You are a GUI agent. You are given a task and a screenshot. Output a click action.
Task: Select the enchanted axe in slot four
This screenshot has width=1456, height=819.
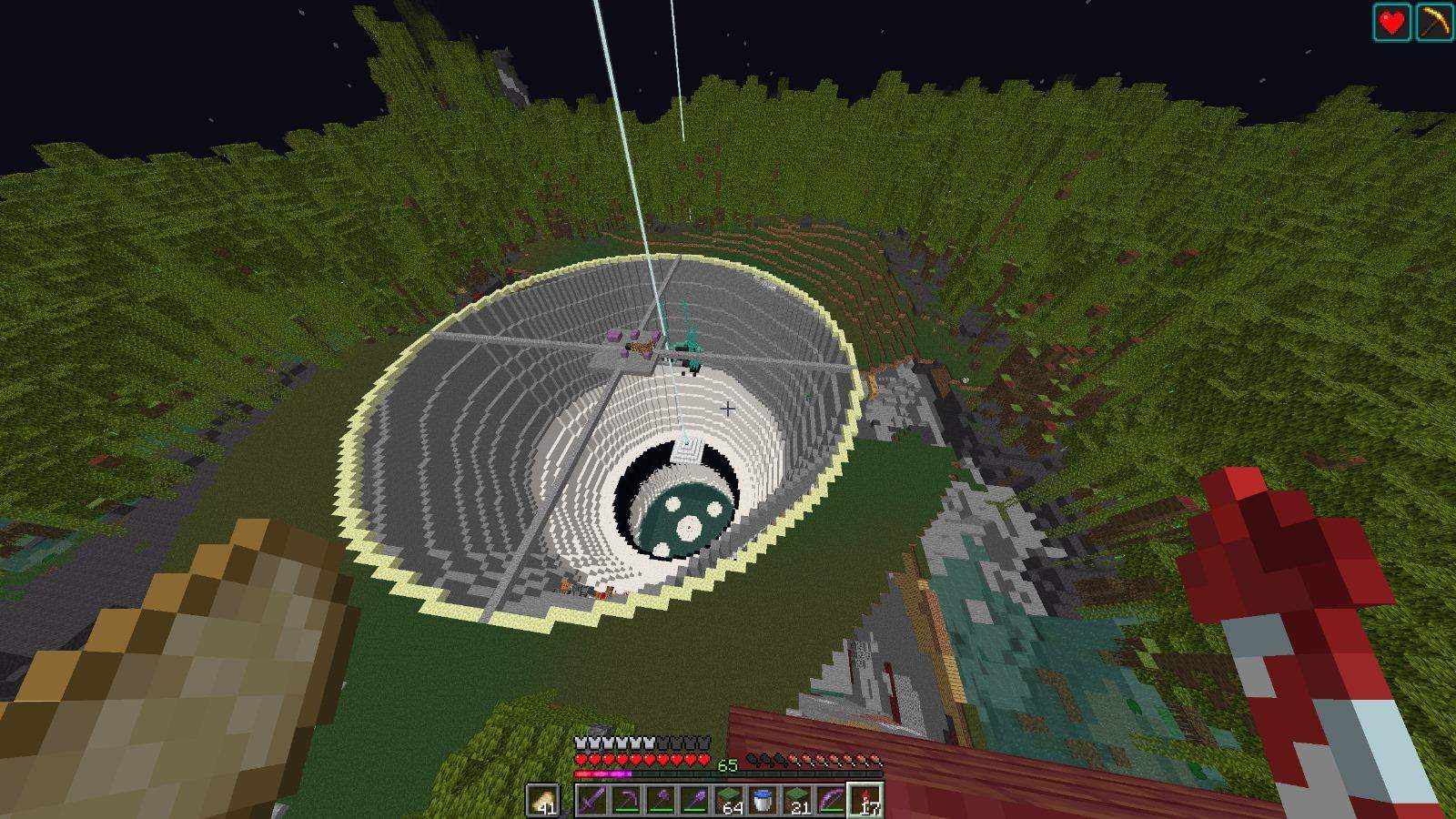point(662,799)
